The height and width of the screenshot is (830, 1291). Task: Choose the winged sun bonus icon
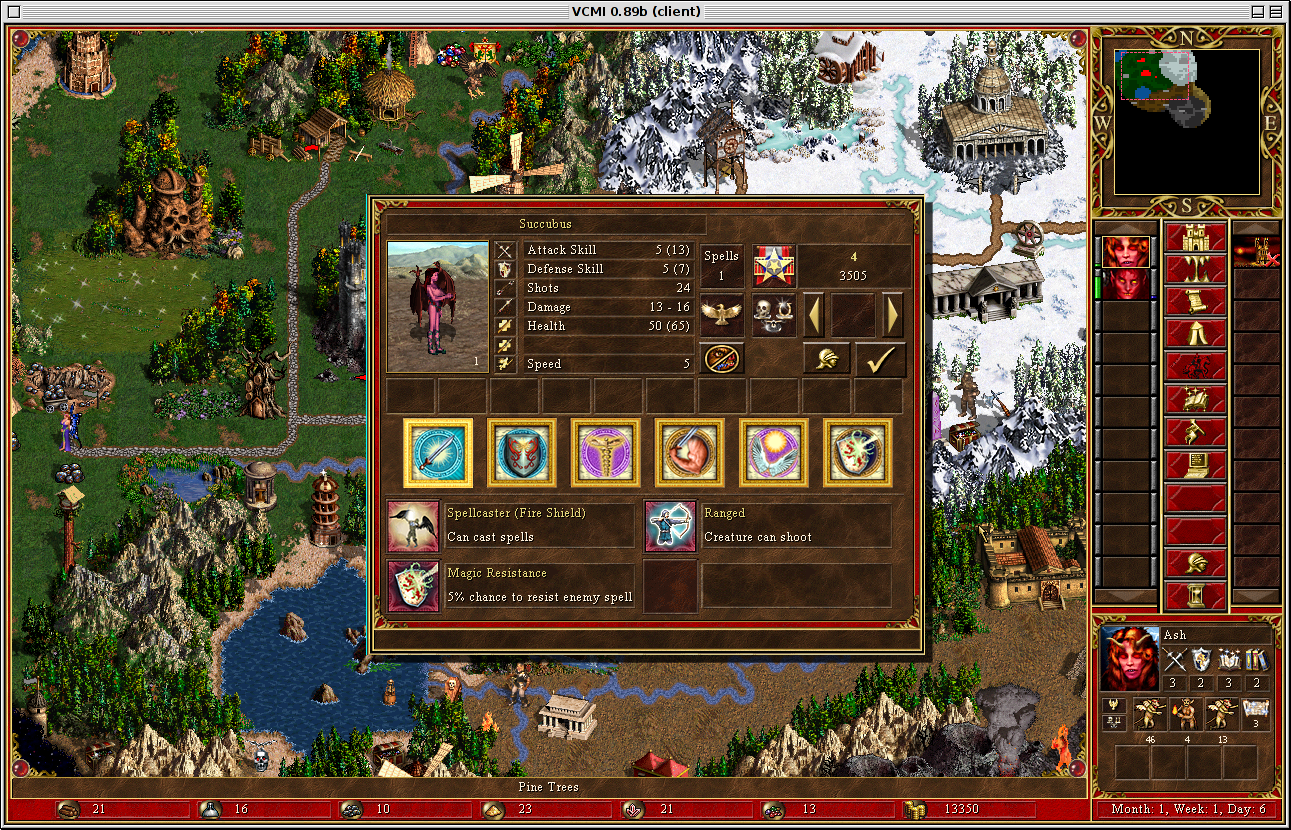(x=774, y=453)
